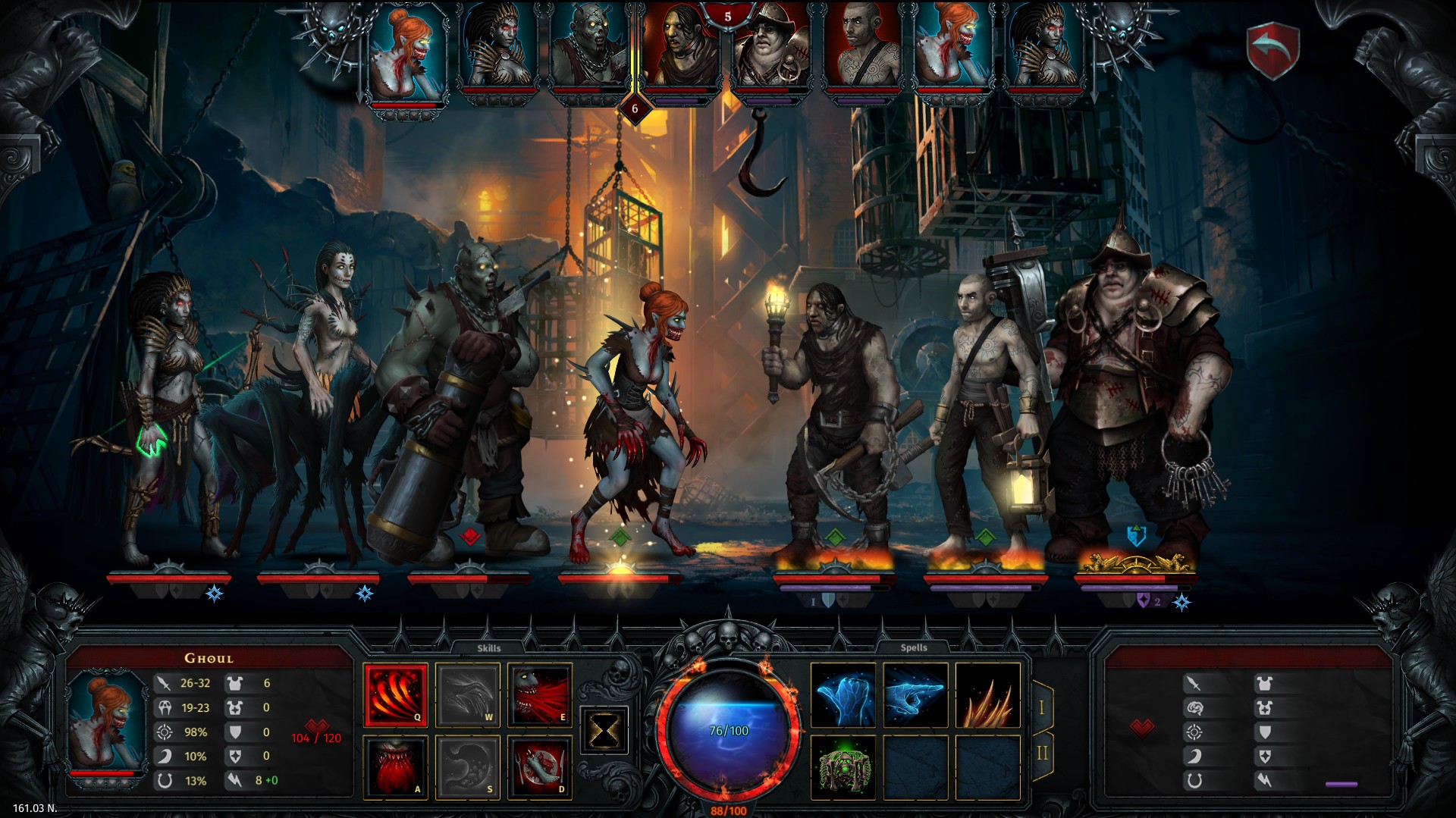Select the red gaping maw skill
1456x818 pixels.
395,766
